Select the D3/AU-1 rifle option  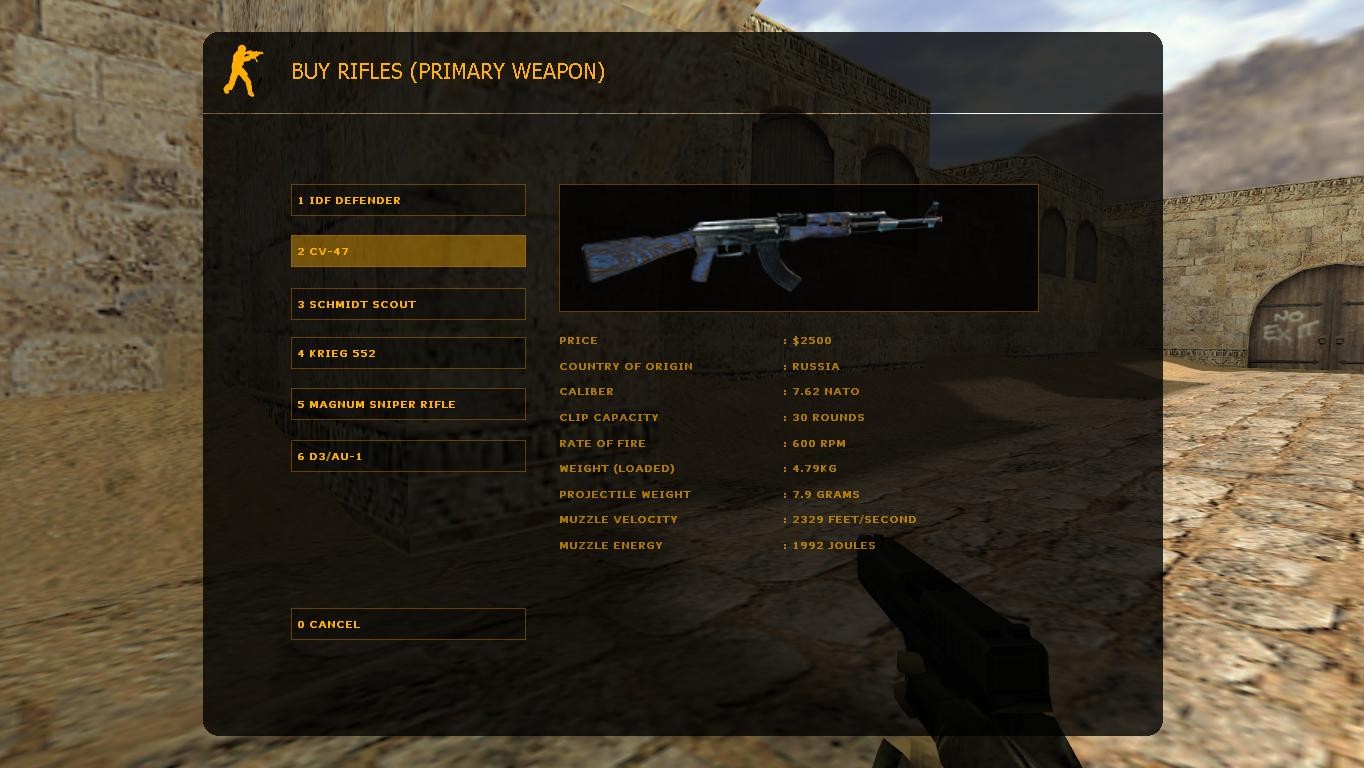click(407, 455)
